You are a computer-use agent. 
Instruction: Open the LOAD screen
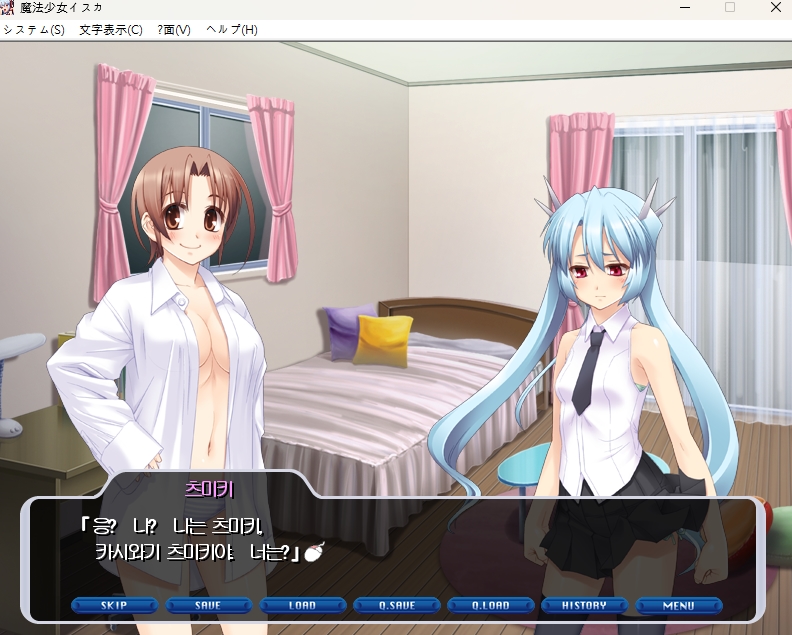click(x=302, y=605)
